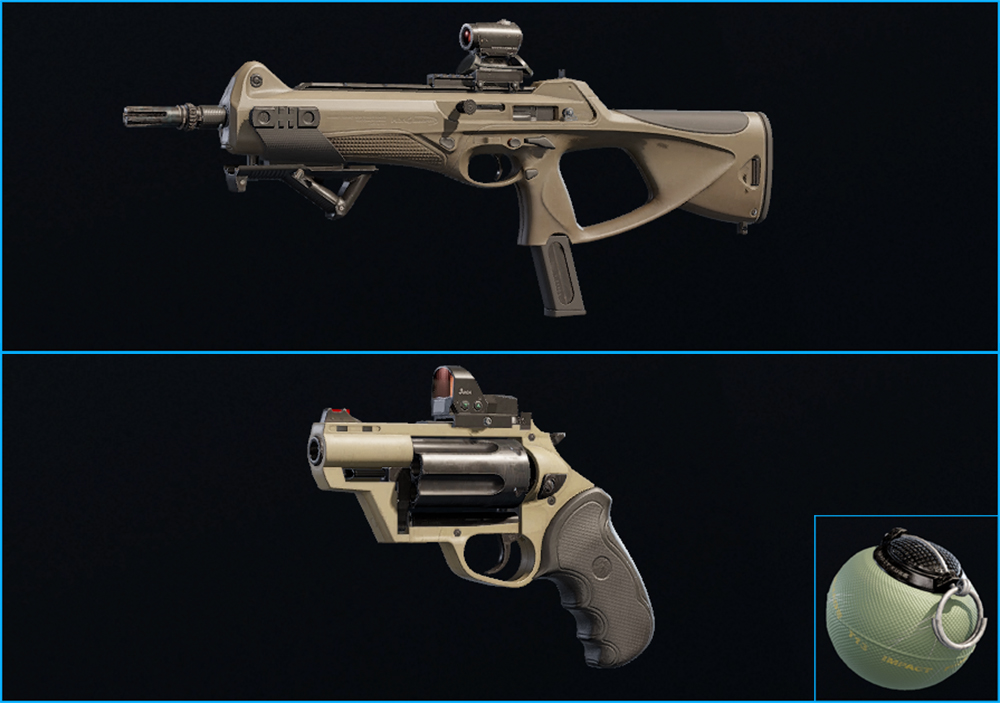Open the impact grenade gadget slot
1000x703 pixels.
906,607
